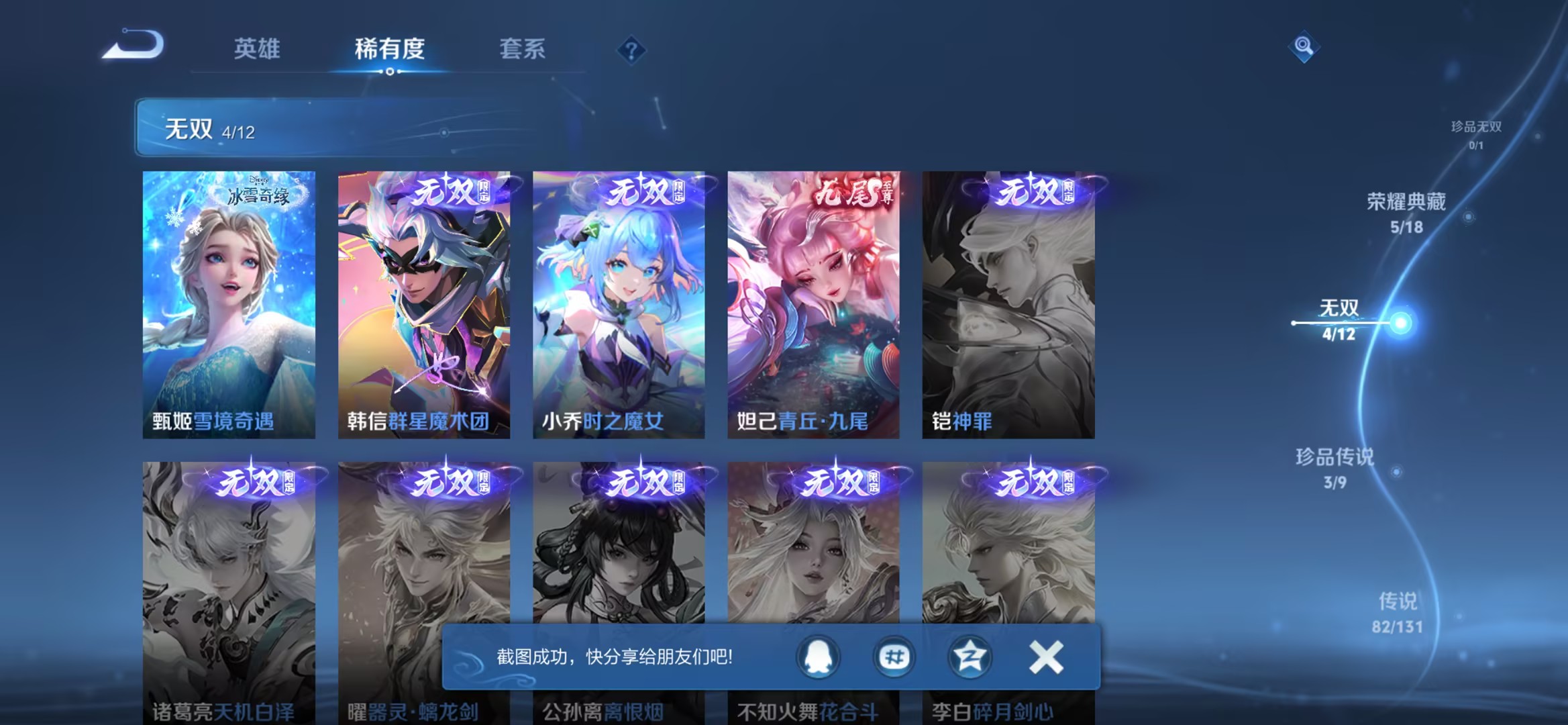1568x725 pixels.
Task: Open 韩信's 群星魔术团 skin card
Action: click(x=425, y=302)
